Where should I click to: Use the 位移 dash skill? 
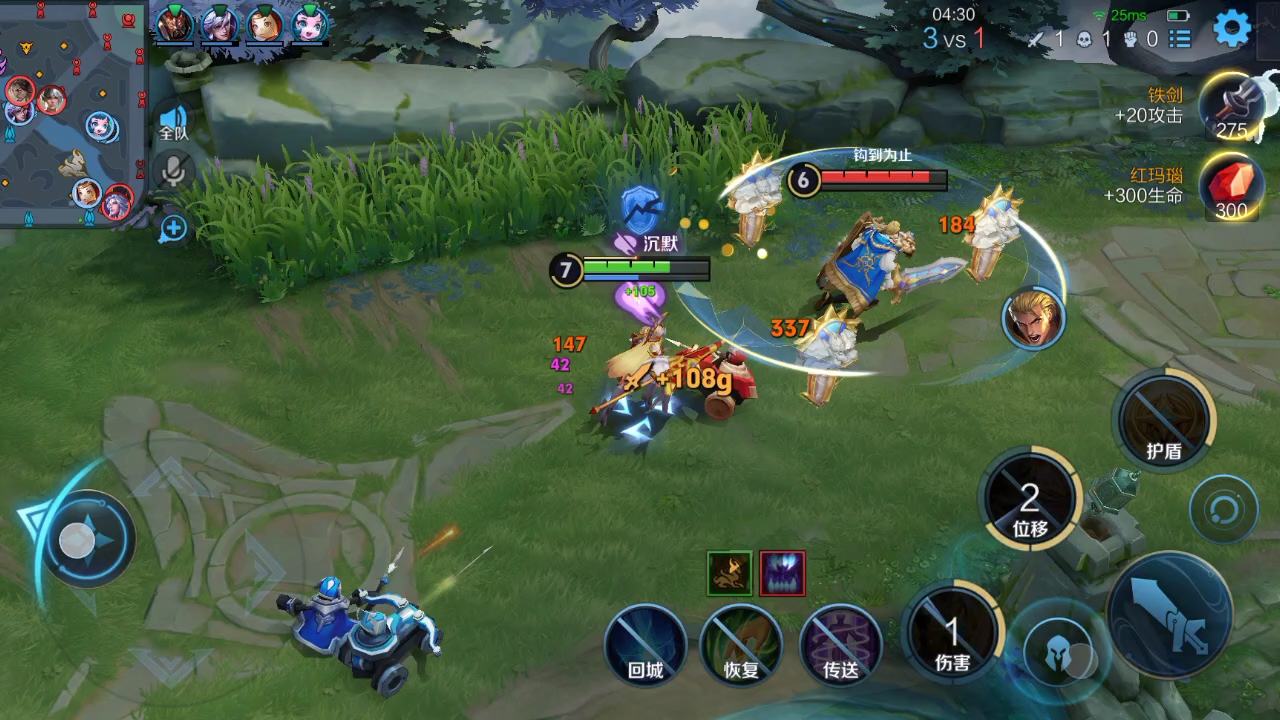tap(1029, 500)
